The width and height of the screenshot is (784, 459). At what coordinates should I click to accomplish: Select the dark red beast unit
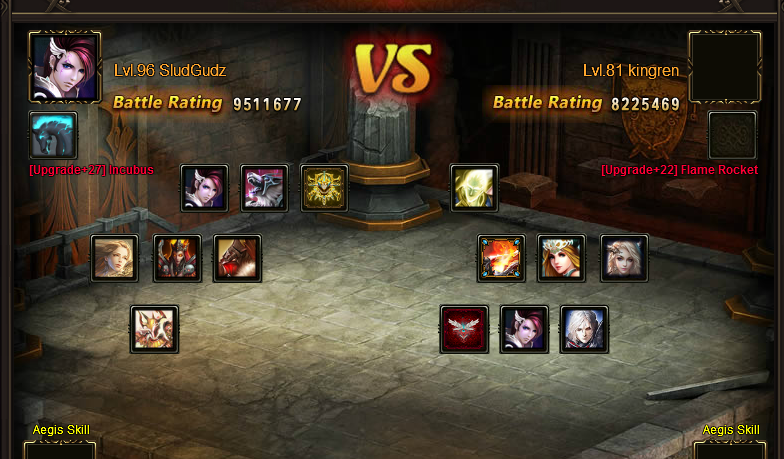237,259
